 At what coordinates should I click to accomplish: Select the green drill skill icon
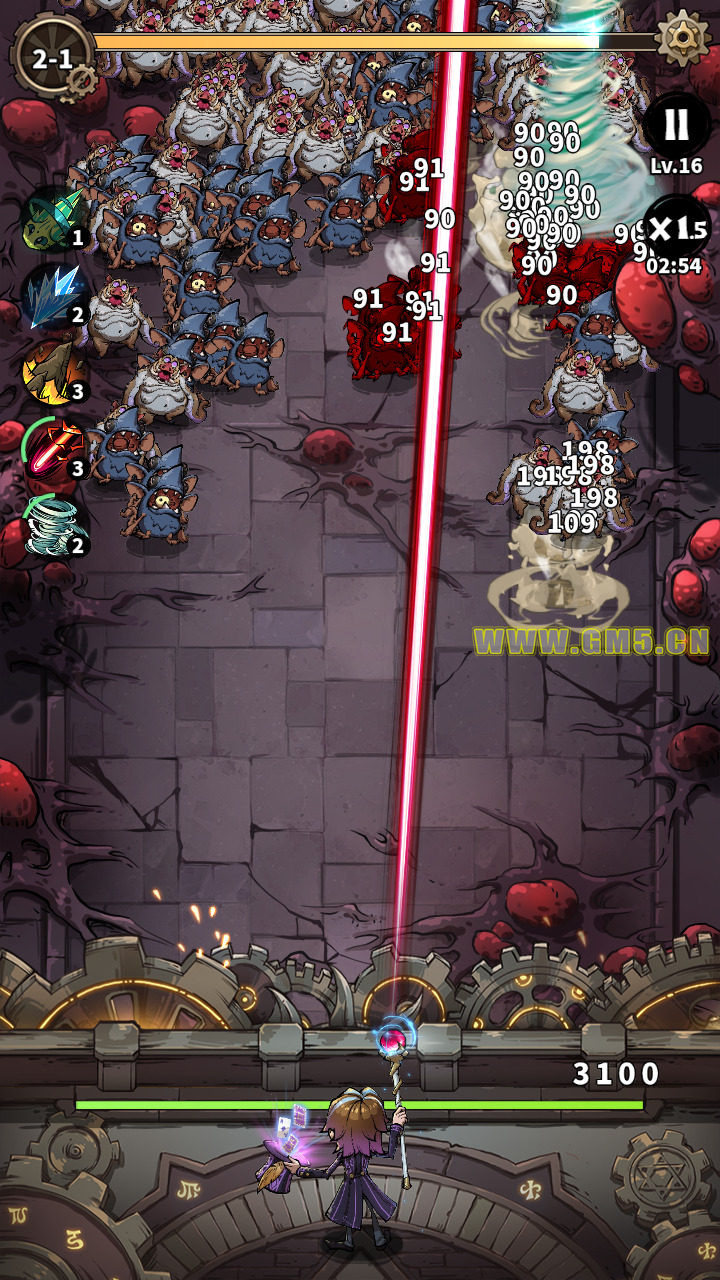pos(53,218)
